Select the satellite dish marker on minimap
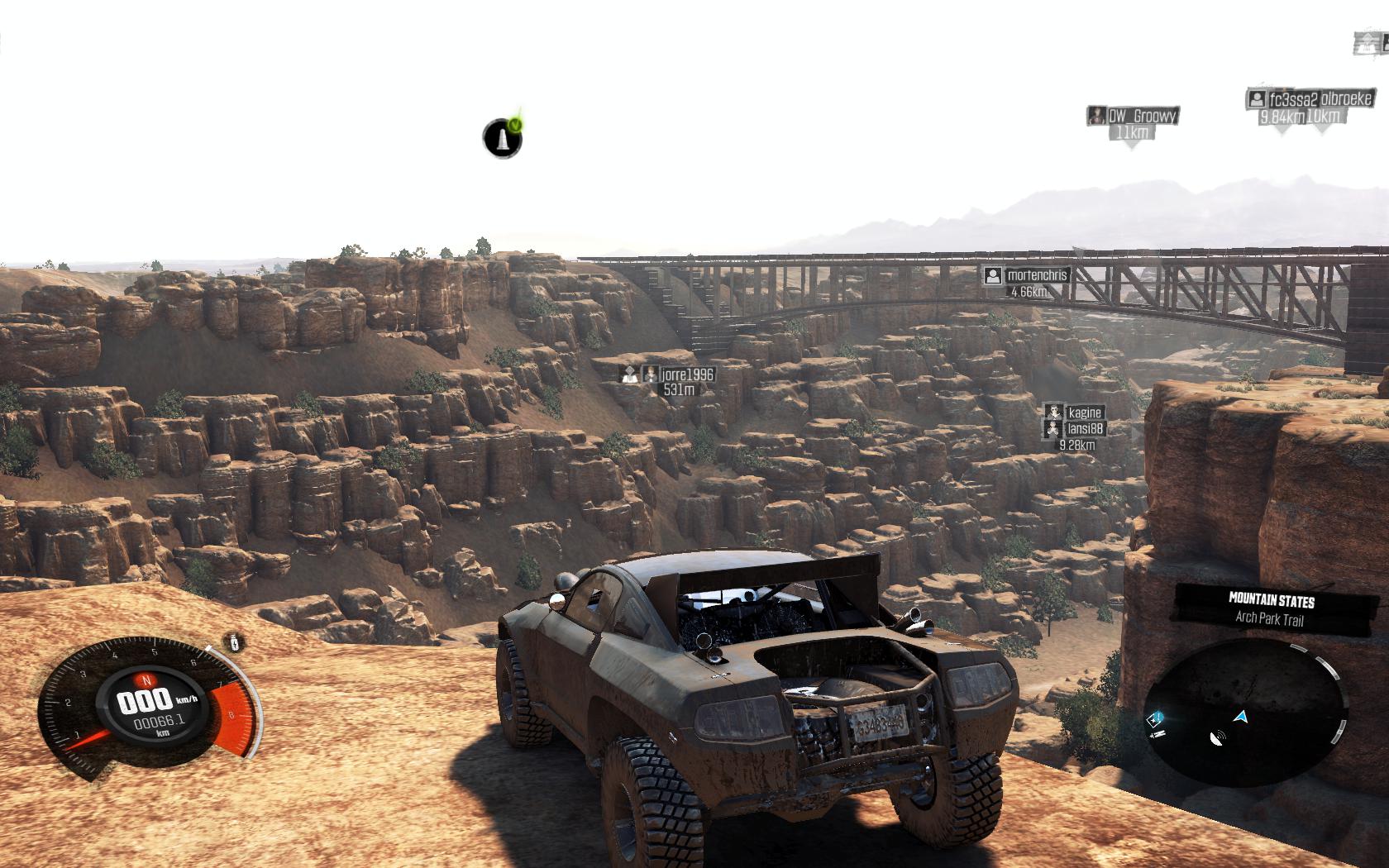1389x868 pixels. point(1217,738)
